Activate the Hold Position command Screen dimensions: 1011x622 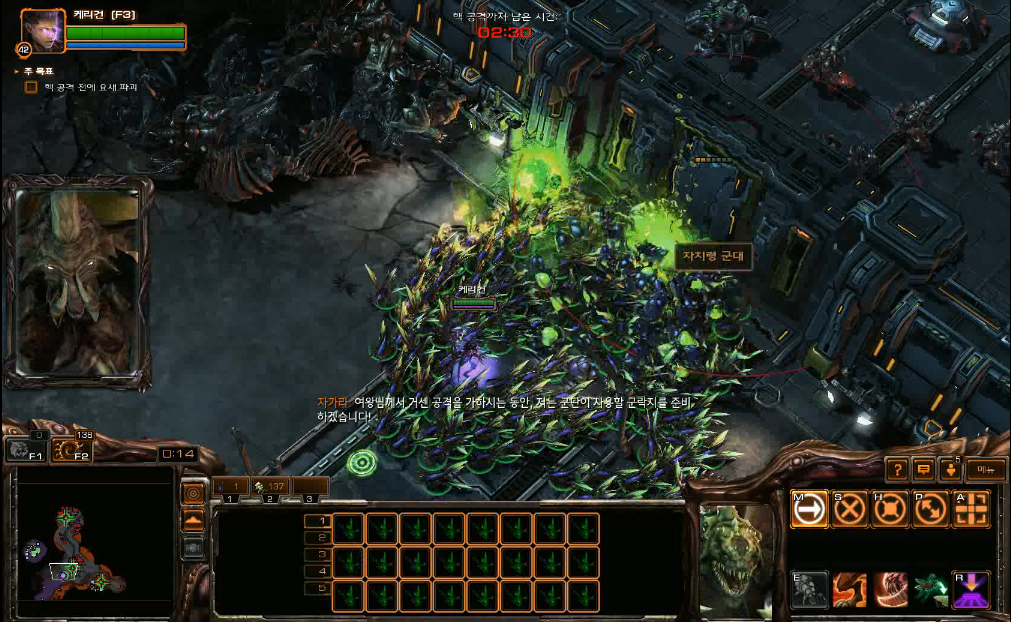click(x=889, y=509)
